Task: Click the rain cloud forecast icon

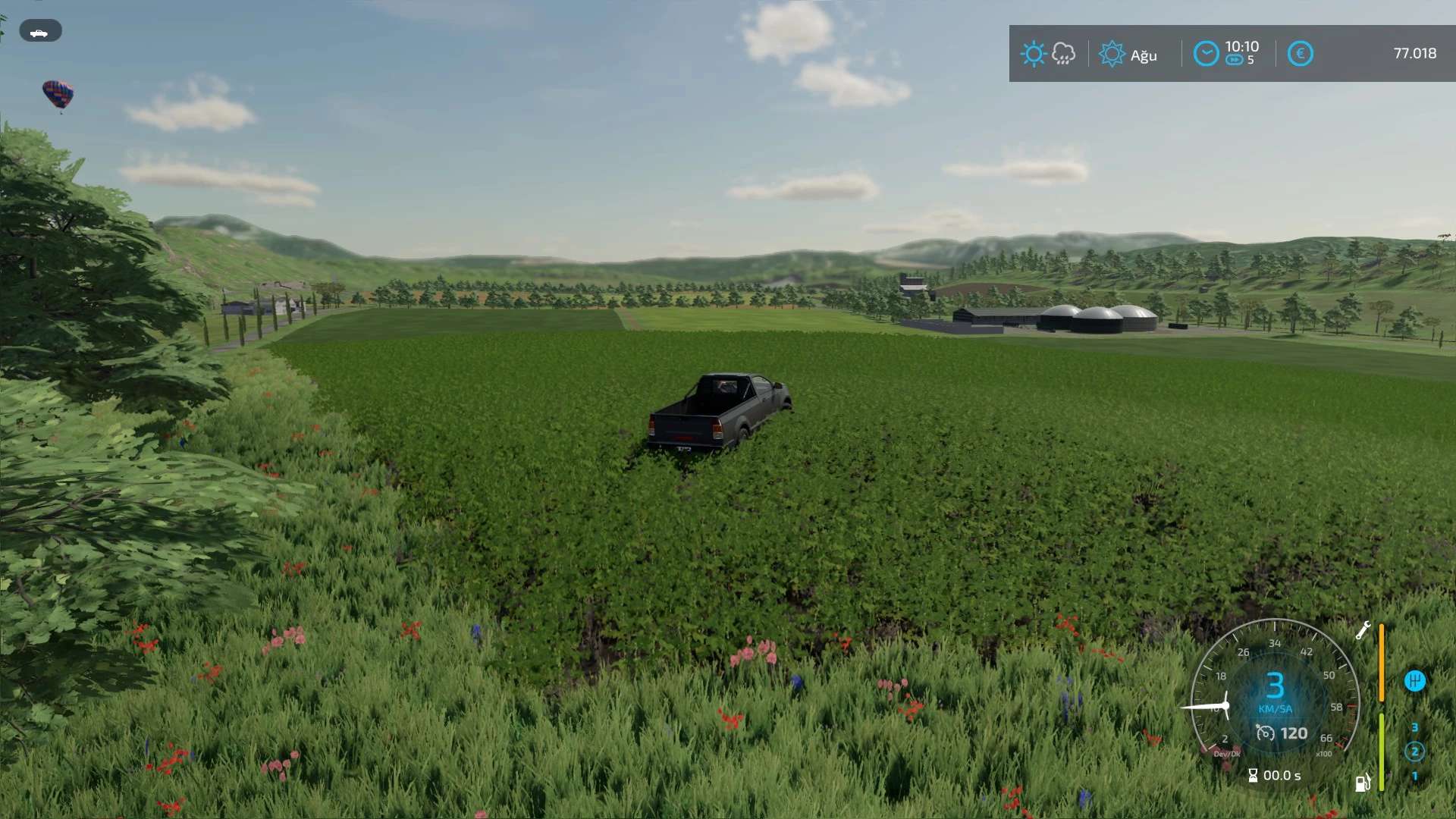Action: tap(1063, 54)
